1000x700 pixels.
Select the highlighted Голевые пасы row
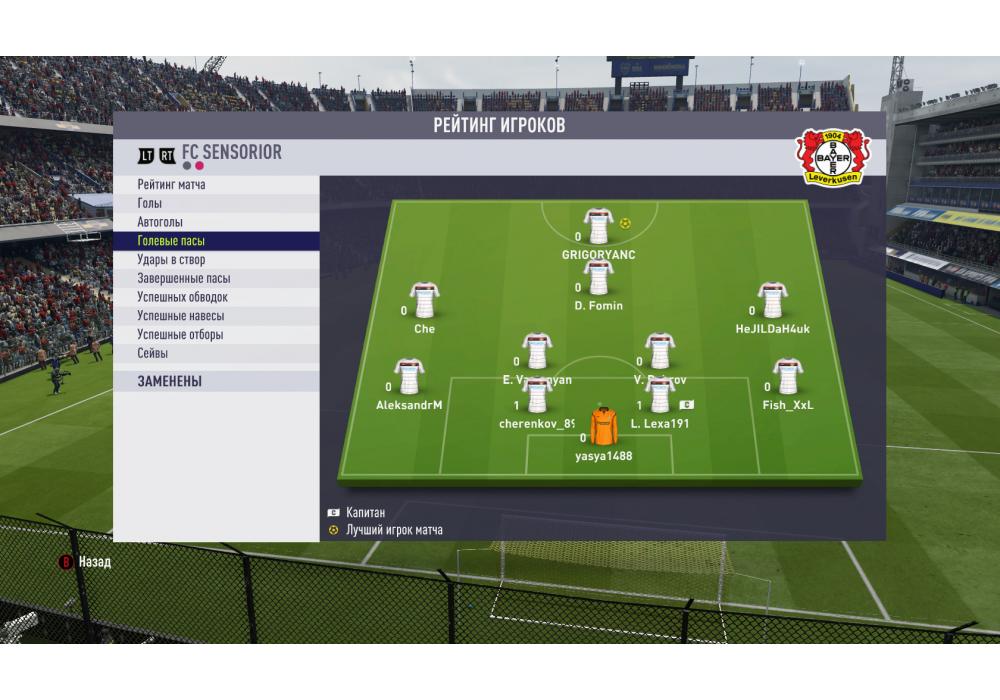171,241
